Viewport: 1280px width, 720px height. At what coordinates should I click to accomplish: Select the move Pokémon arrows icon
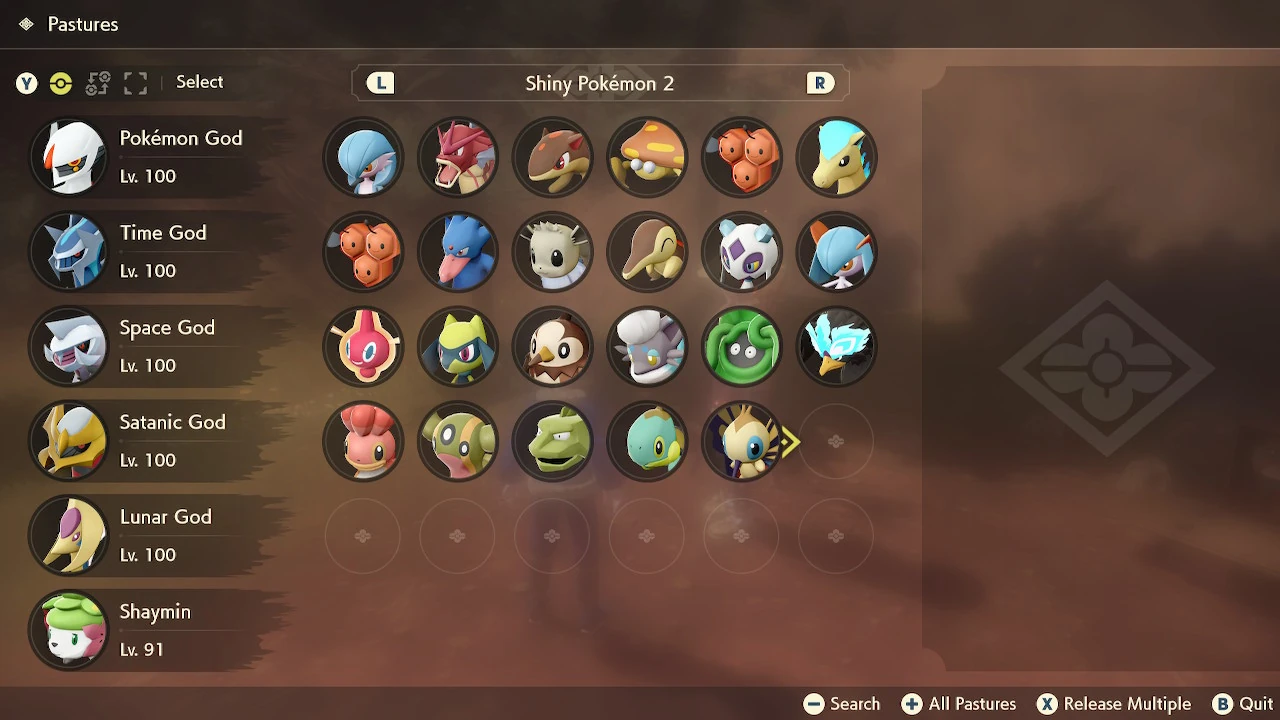click(98, 84)
